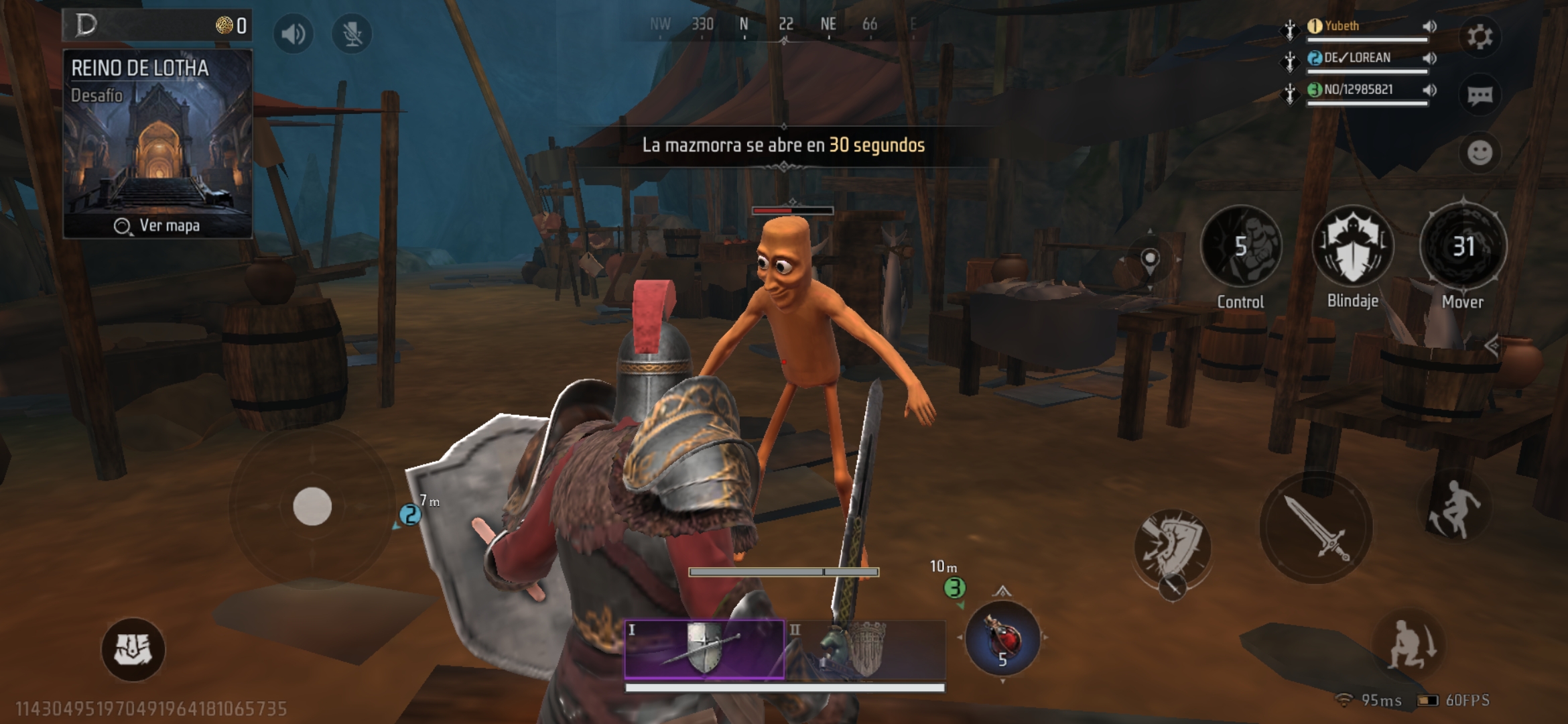Select weapon slot I sword and shield
Viewport: 1568px width, 724px height.
[x=704, y=649]
